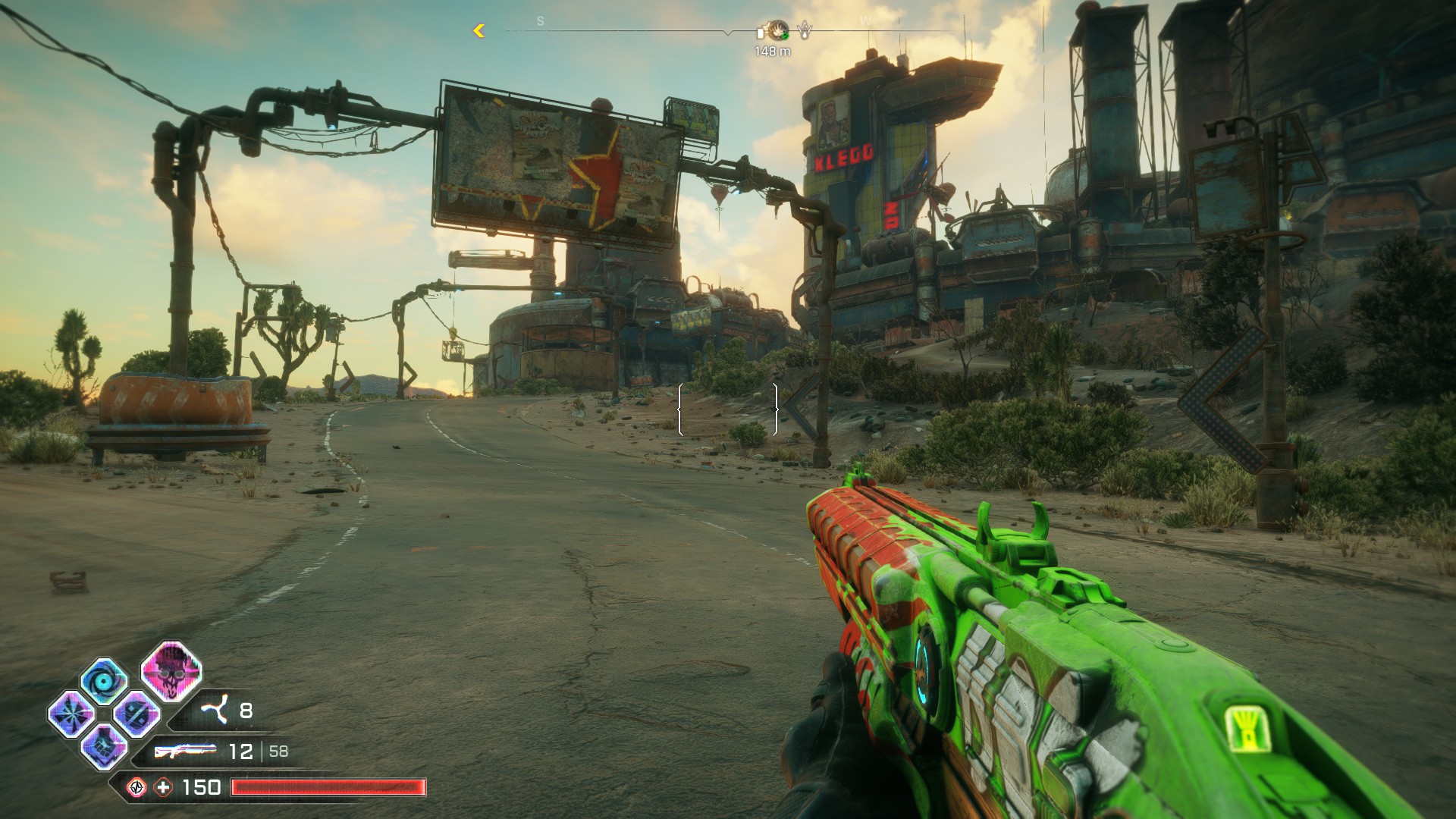Use the health infusion plus icon
This screenshot has height=819, width=1456.
pos(163,787)
